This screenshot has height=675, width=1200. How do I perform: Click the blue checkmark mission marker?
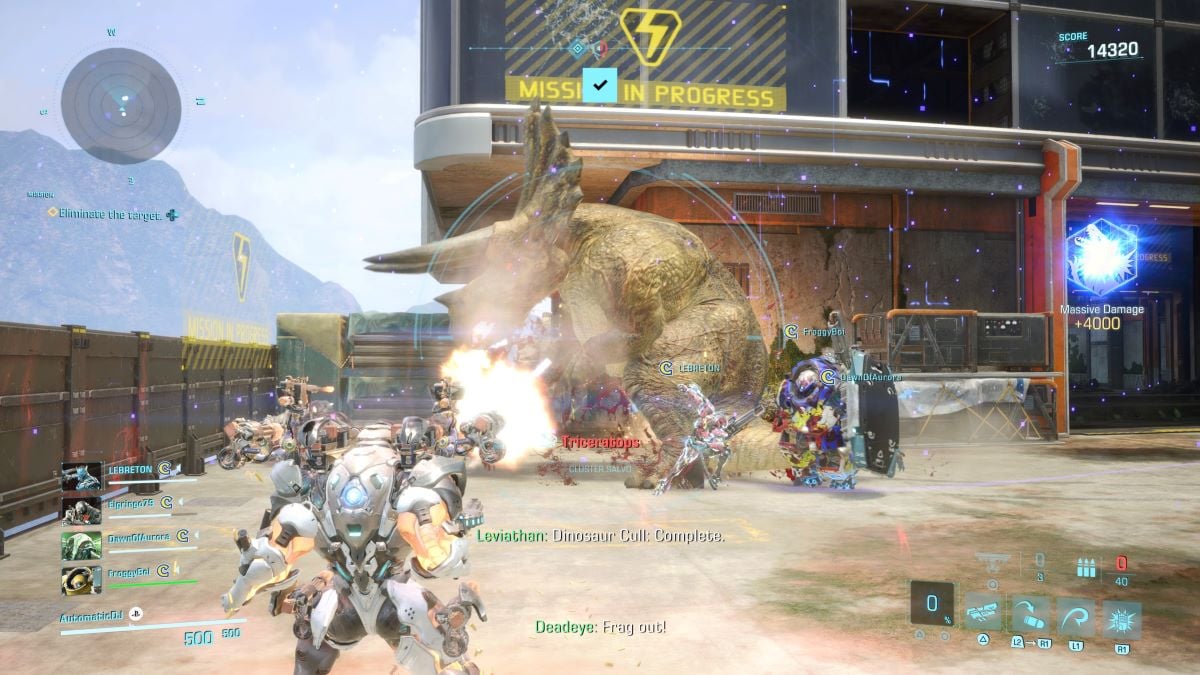(599, 86)
